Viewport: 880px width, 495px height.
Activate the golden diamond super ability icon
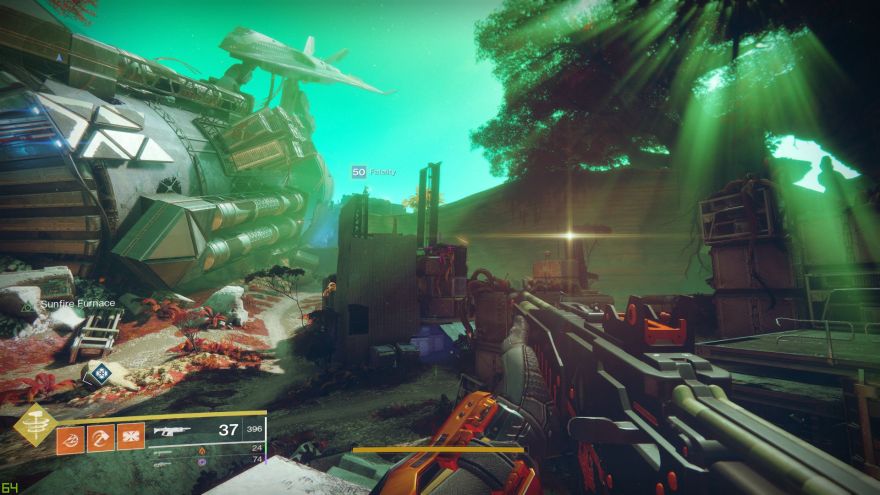tap(34, 425)
